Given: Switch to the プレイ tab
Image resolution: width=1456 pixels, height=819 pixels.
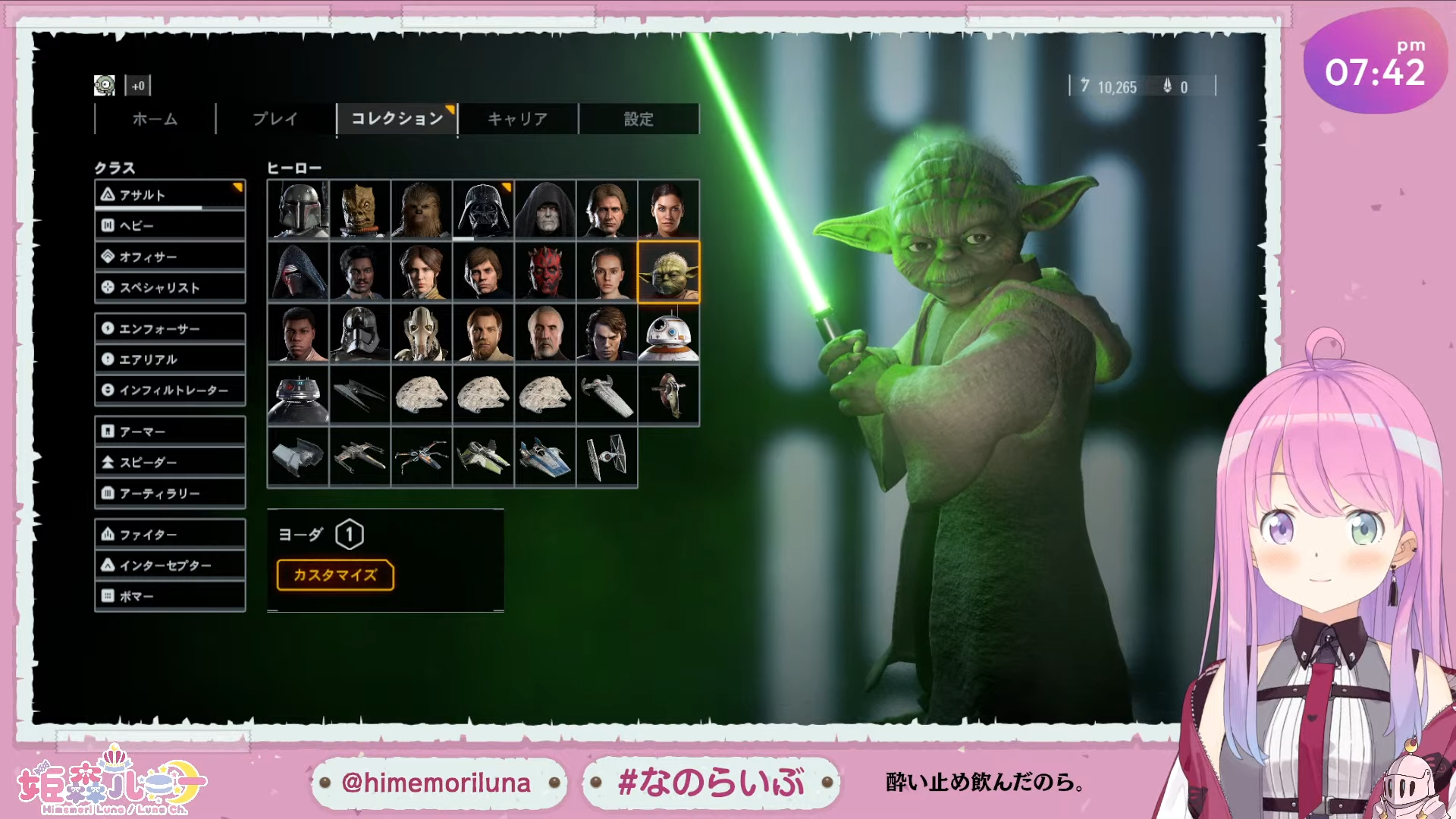Looking at the screenshot, I should click(275, 119).
